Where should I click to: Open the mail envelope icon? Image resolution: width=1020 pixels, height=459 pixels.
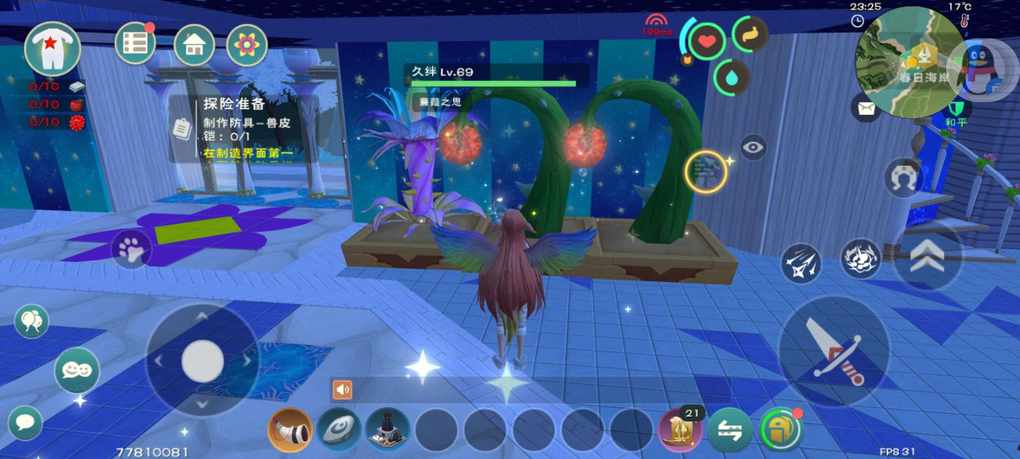click(x=866, y=108)
